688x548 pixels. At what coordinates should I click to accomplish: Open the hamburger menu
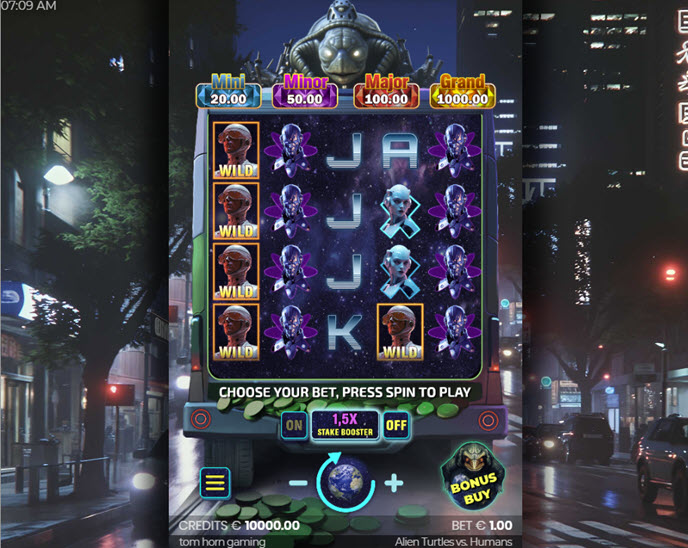215,483
